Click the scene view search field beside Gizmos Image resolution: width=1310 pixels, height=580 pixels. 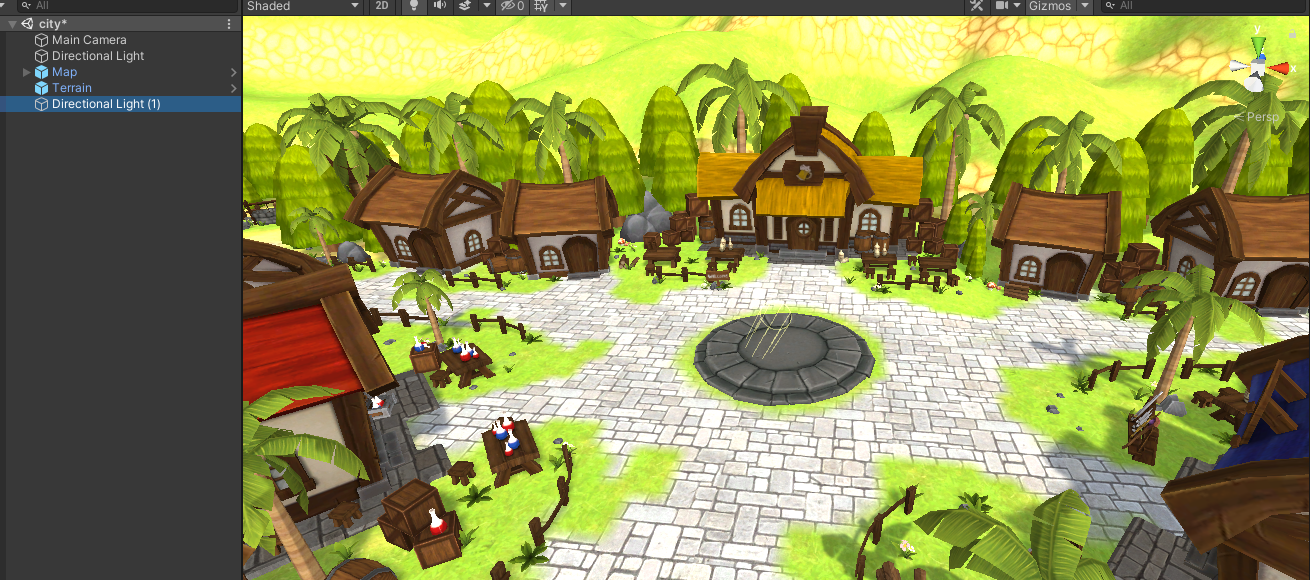click(1200, 6)
